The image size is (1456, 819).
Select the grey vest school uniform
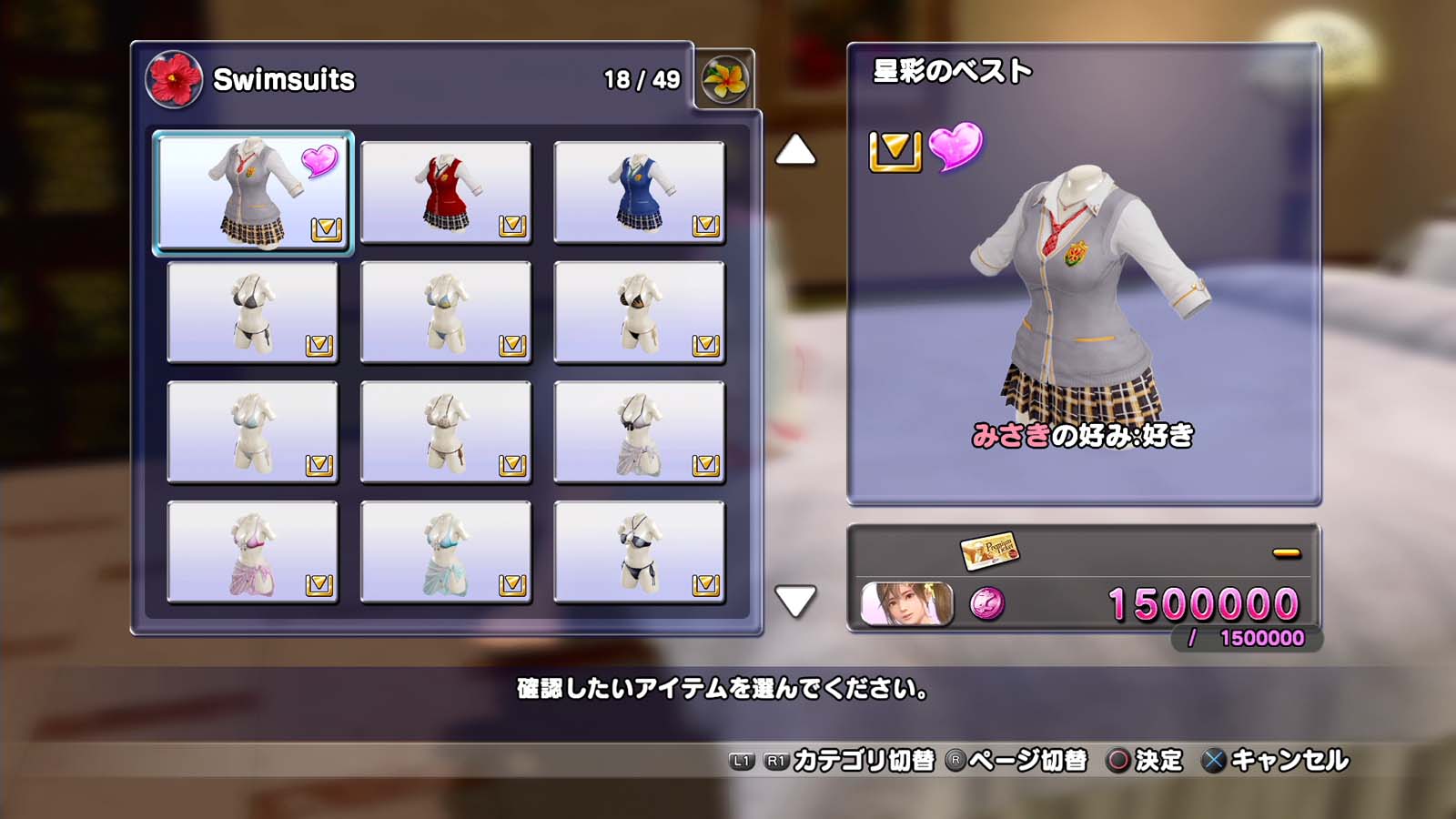(x=253, y=192)
